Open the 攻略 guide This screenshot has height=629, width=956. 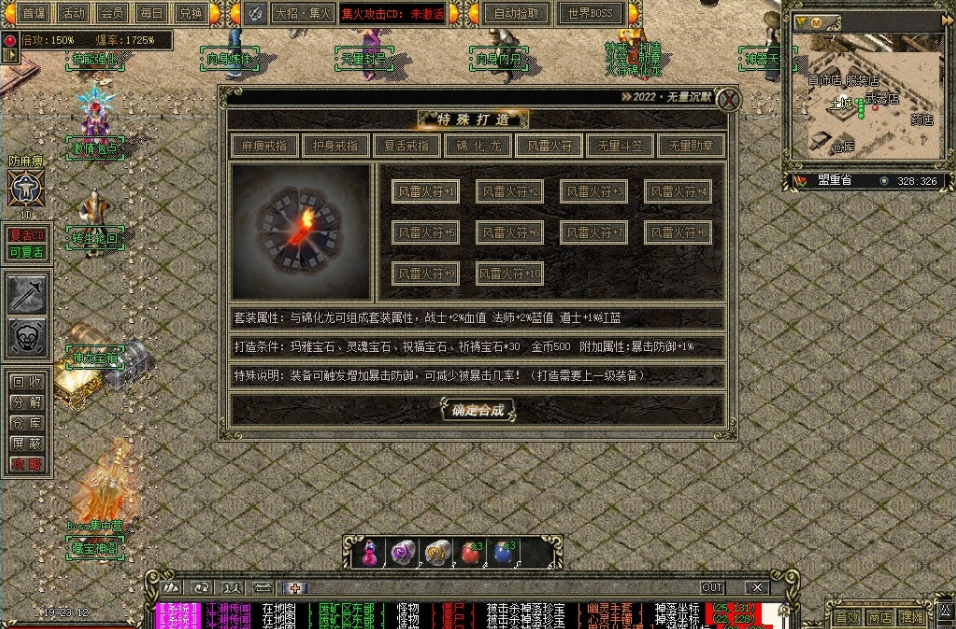pyautogui.click(x=27, y=464)
